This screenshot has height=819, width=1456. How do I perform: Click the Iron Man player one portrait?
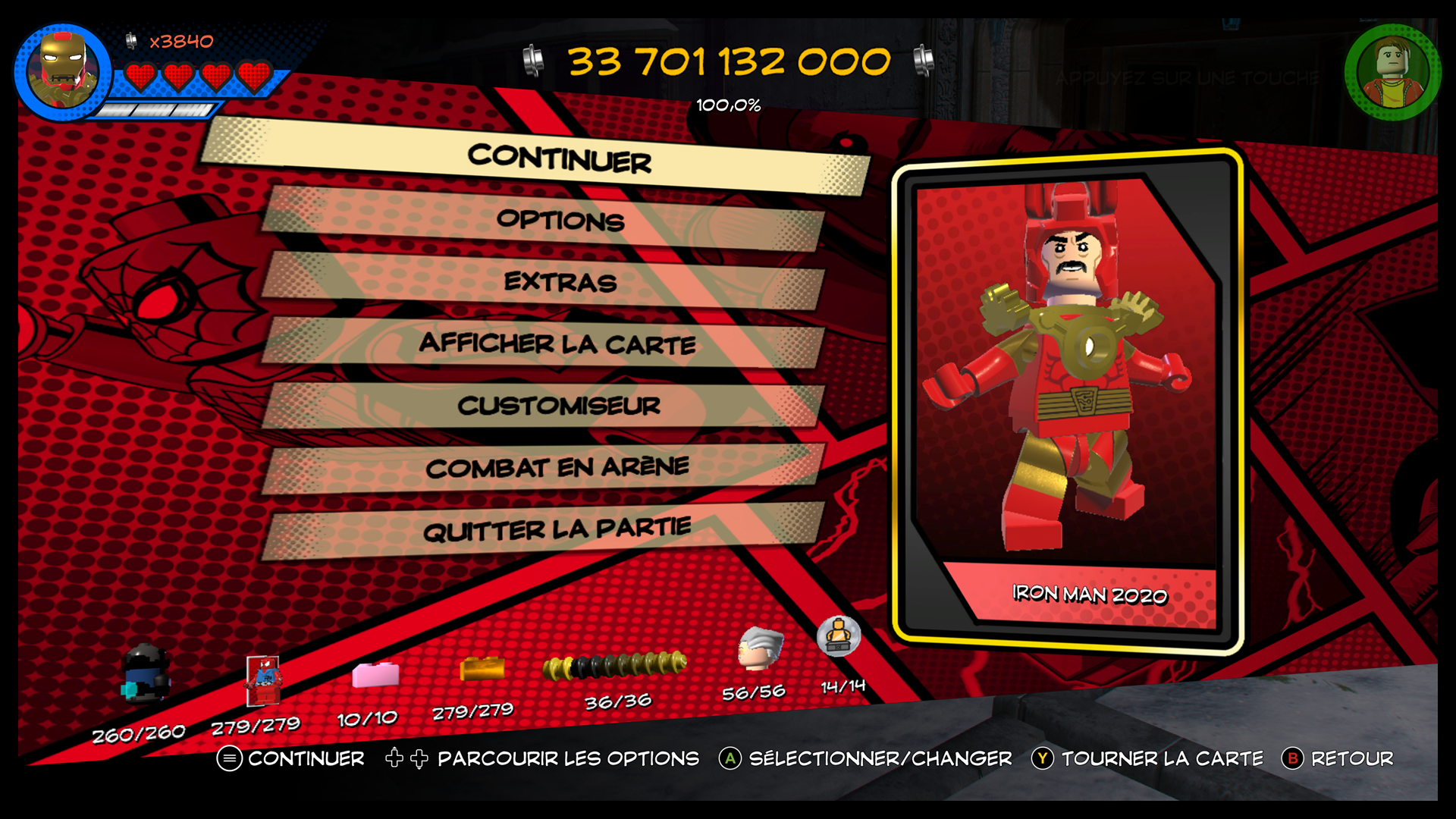pyautogui.click(x=63, y=72)
